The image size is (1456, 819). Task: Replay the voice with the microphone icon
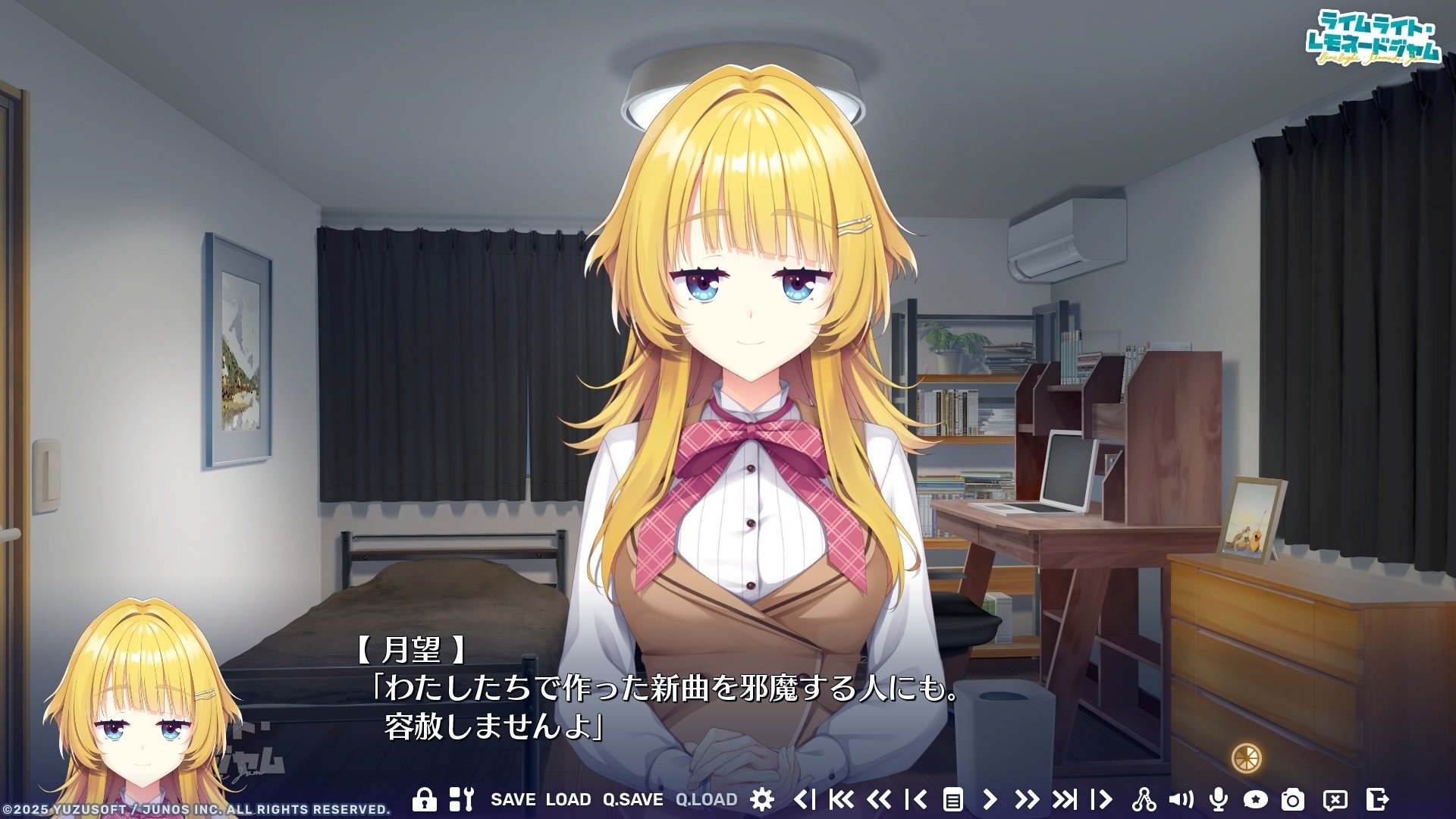coord(1220,798)
